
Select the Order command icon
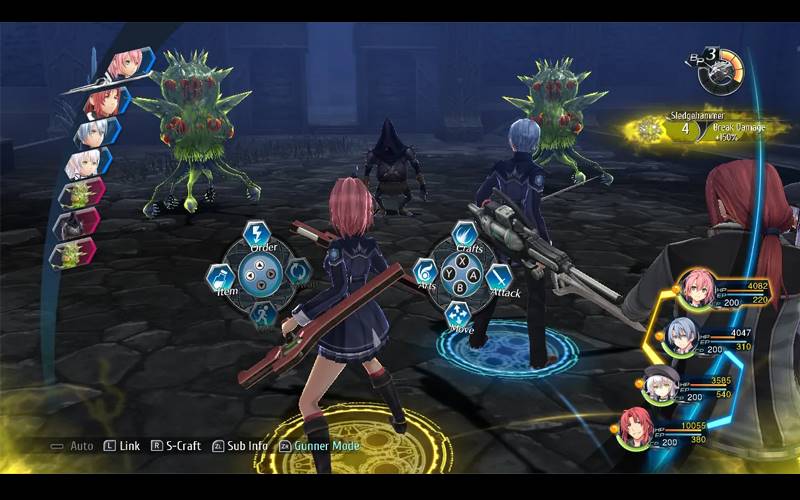[x=257, y=236]
